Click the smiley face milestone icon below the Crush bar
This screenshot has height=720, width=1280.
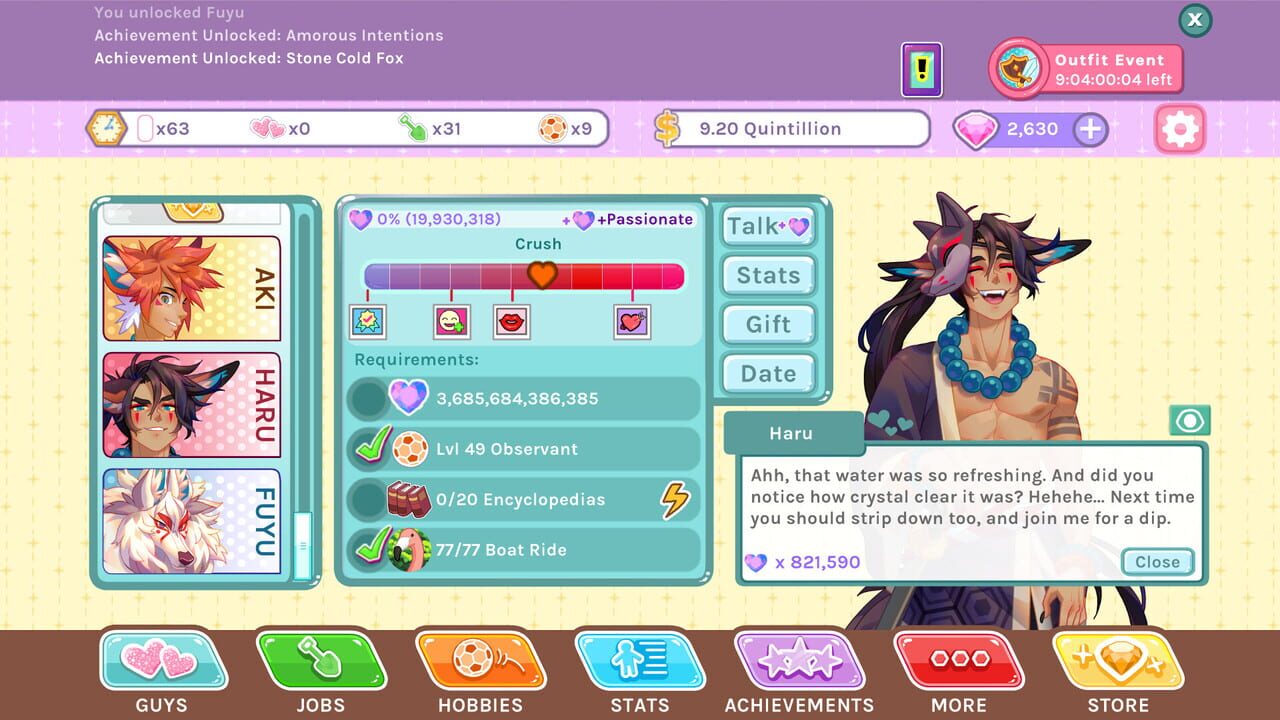[x=453, y=319]
